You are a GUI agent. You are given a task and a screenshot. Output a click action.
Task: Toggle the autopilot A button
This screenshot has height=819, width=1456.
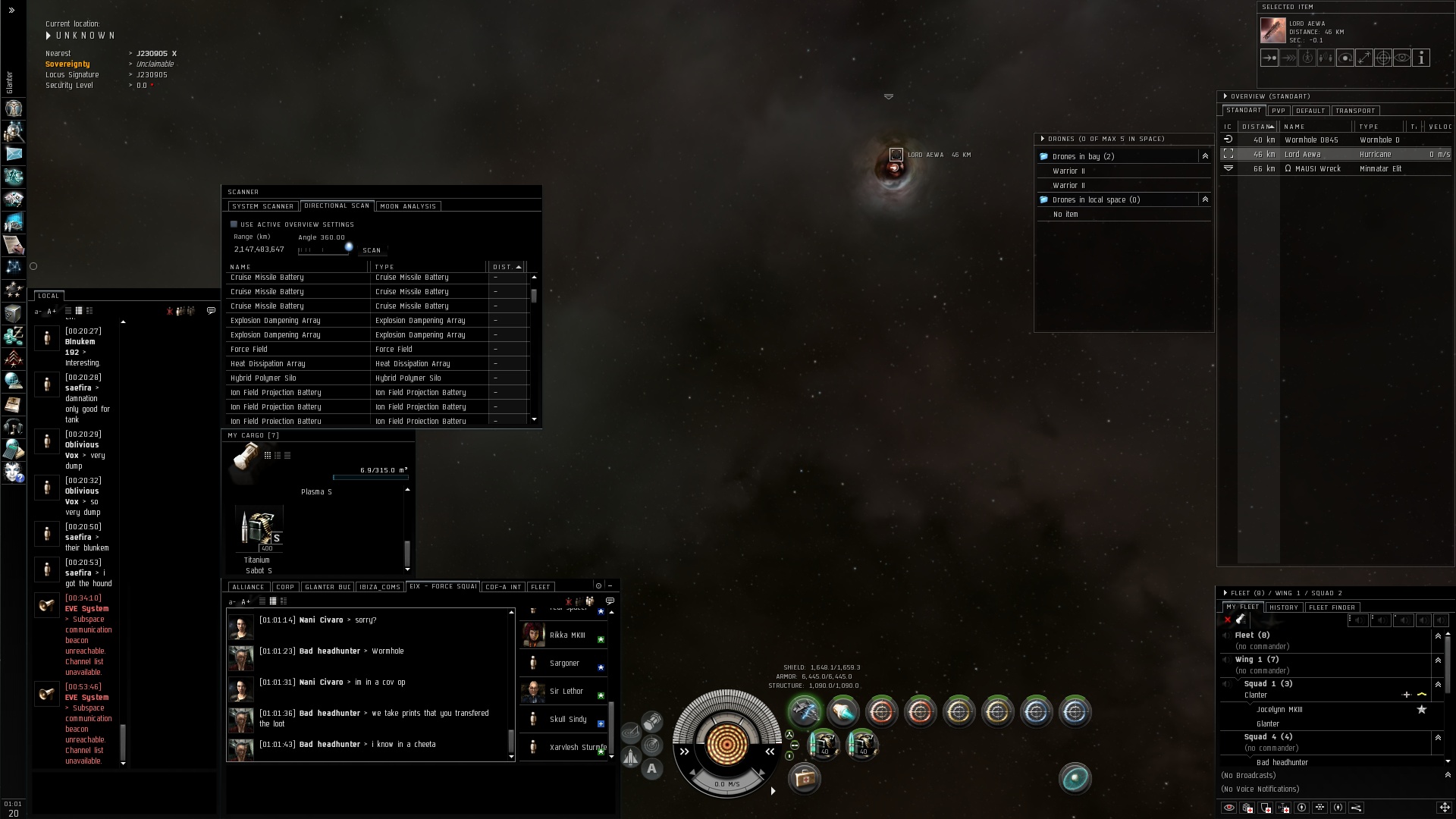coord(651,769)
